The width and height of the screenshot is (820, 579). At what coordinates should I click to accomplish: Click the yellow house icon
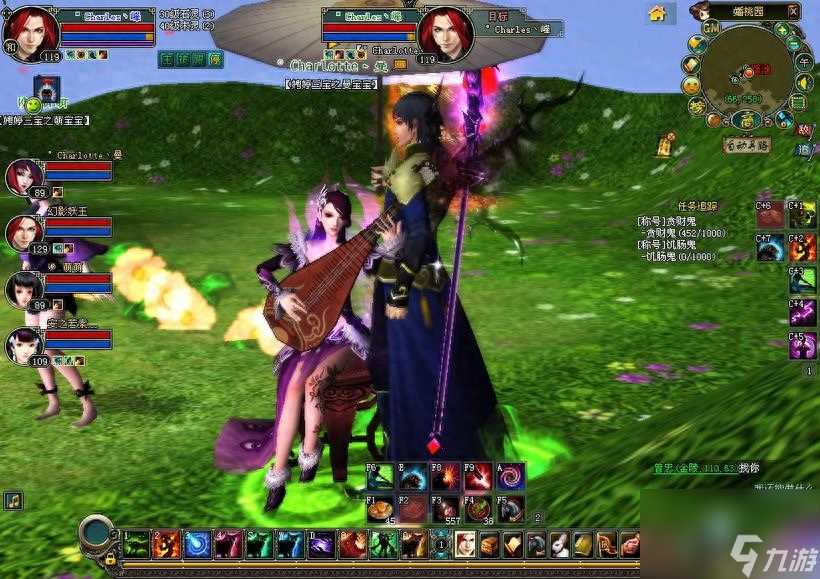[657, 13]
